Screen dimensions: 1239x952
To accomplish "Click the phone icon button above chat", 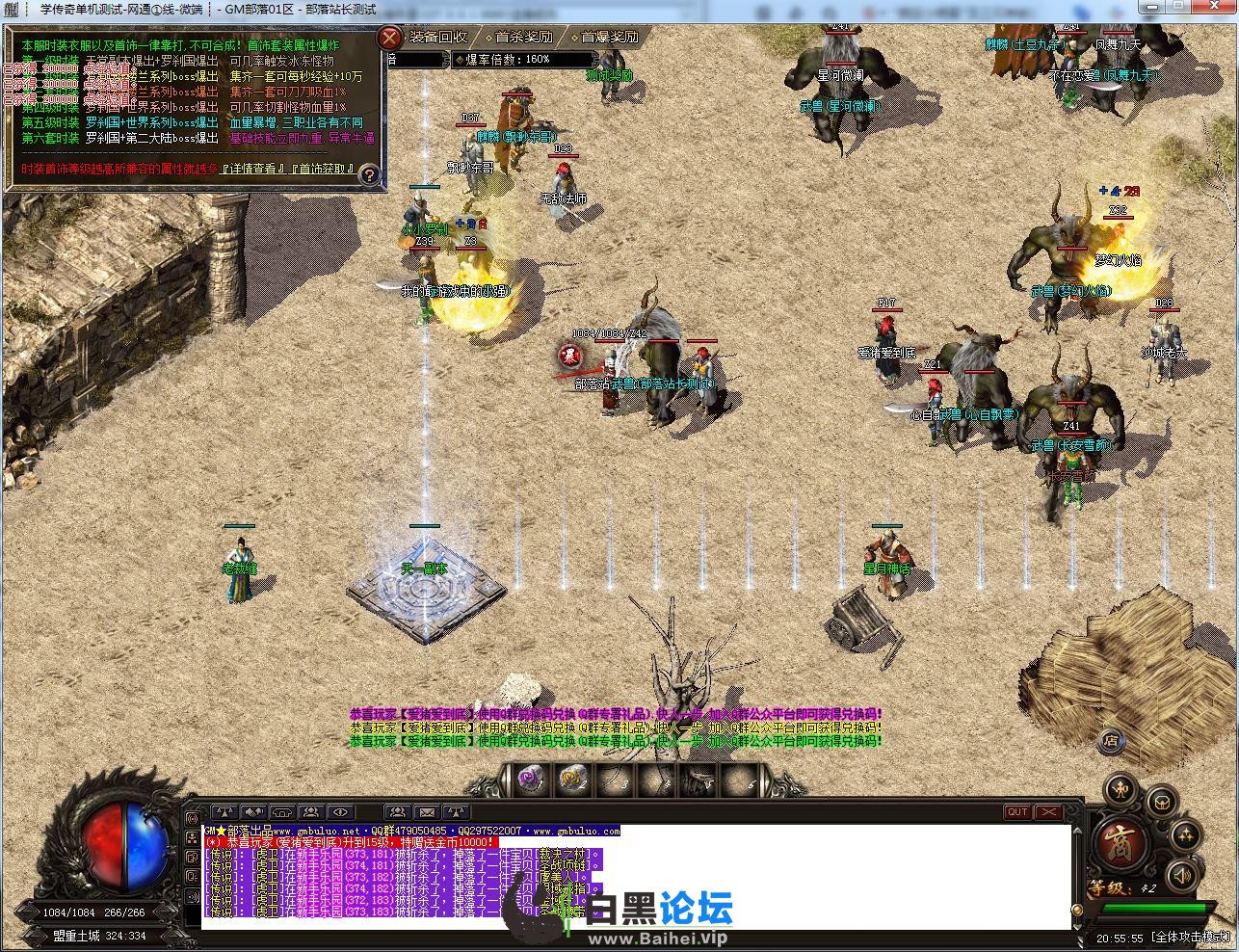I will pos(283,812).
